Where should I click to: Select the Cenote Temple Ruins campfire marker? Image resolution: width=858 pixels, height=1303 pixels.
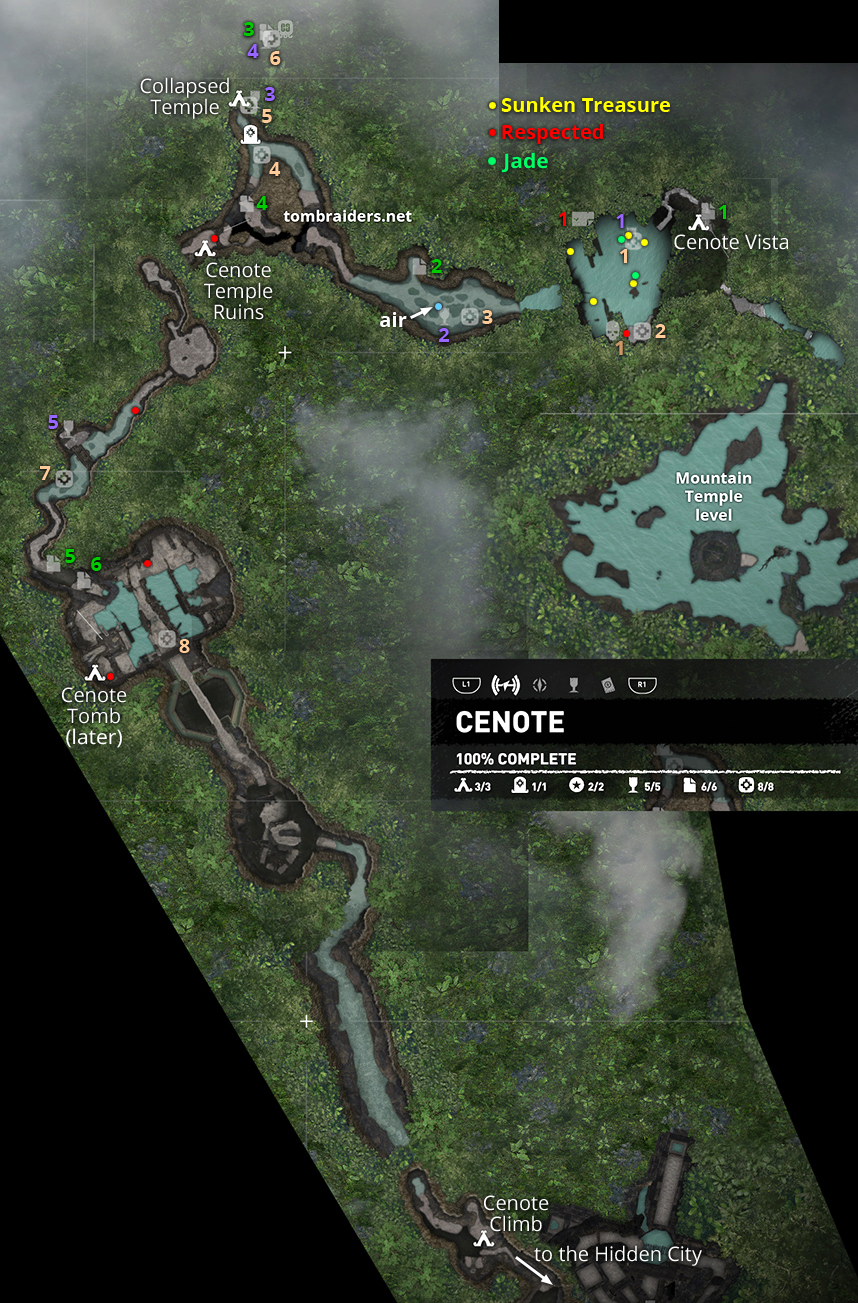[x=207, y=248]
